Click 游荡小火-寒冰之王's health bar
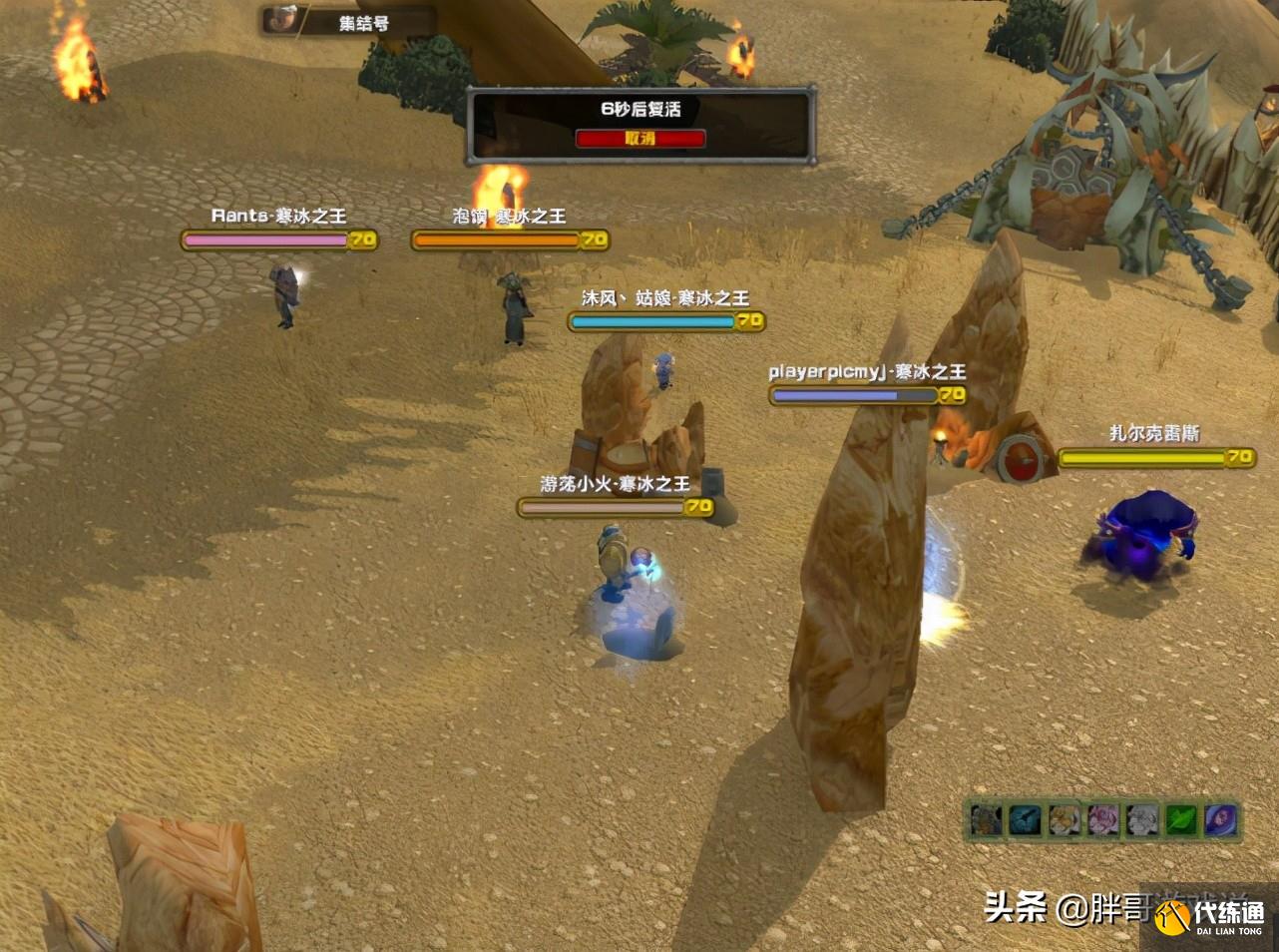Viewport: 1279px width, 952px height. (602, 507)
